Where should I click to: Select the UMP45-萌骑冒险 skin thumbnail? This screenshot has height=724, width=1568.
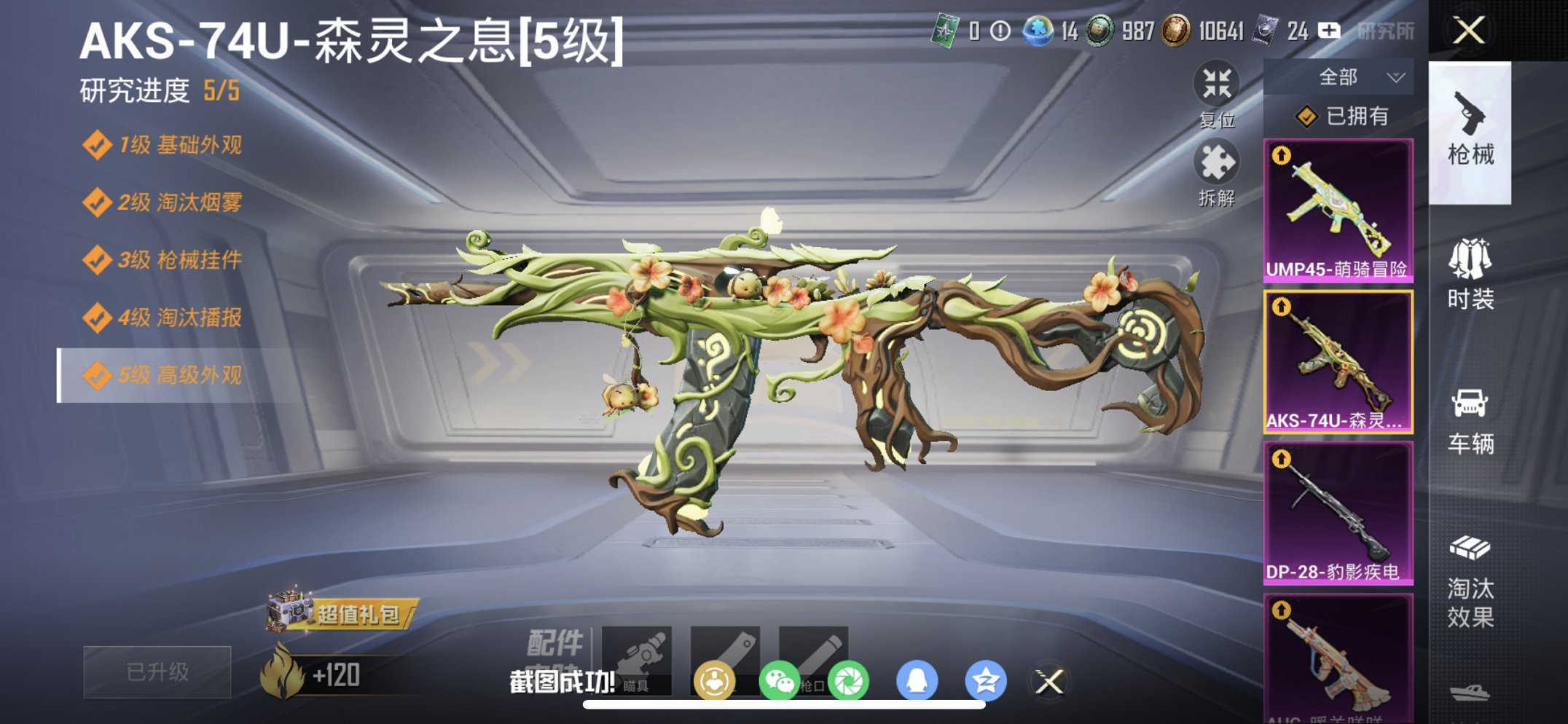point(1337,211)
